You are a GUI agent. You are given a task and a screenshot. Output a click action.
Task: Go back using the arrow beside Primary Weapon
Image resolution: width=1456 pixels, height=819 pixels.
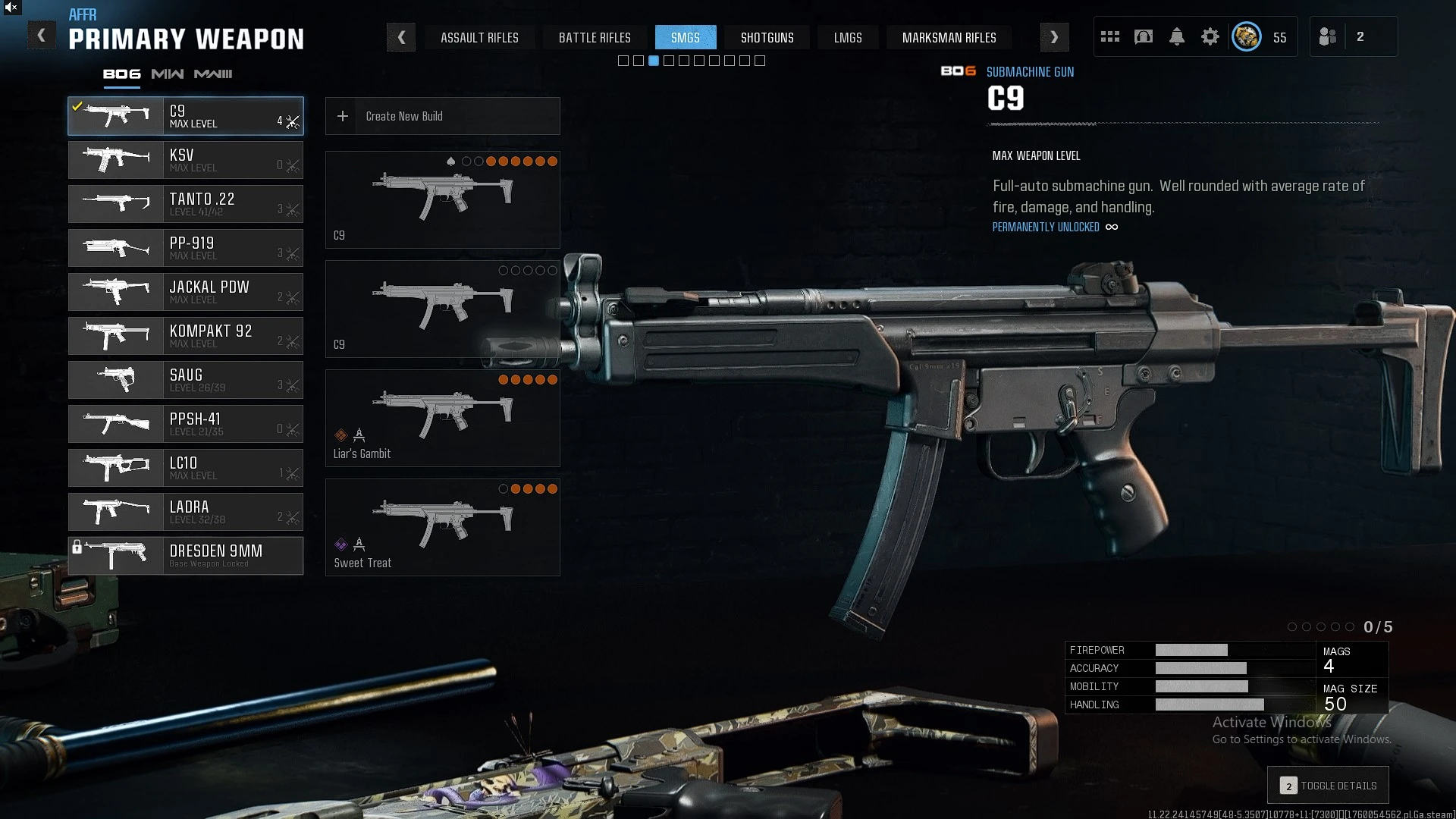tap(42, 36)
